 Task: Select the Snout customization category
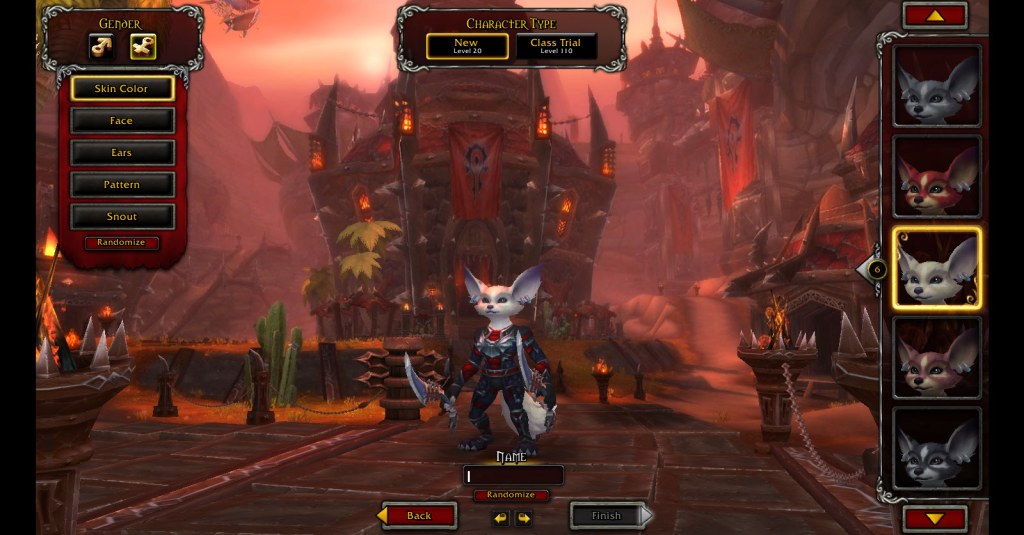(122, 217)
